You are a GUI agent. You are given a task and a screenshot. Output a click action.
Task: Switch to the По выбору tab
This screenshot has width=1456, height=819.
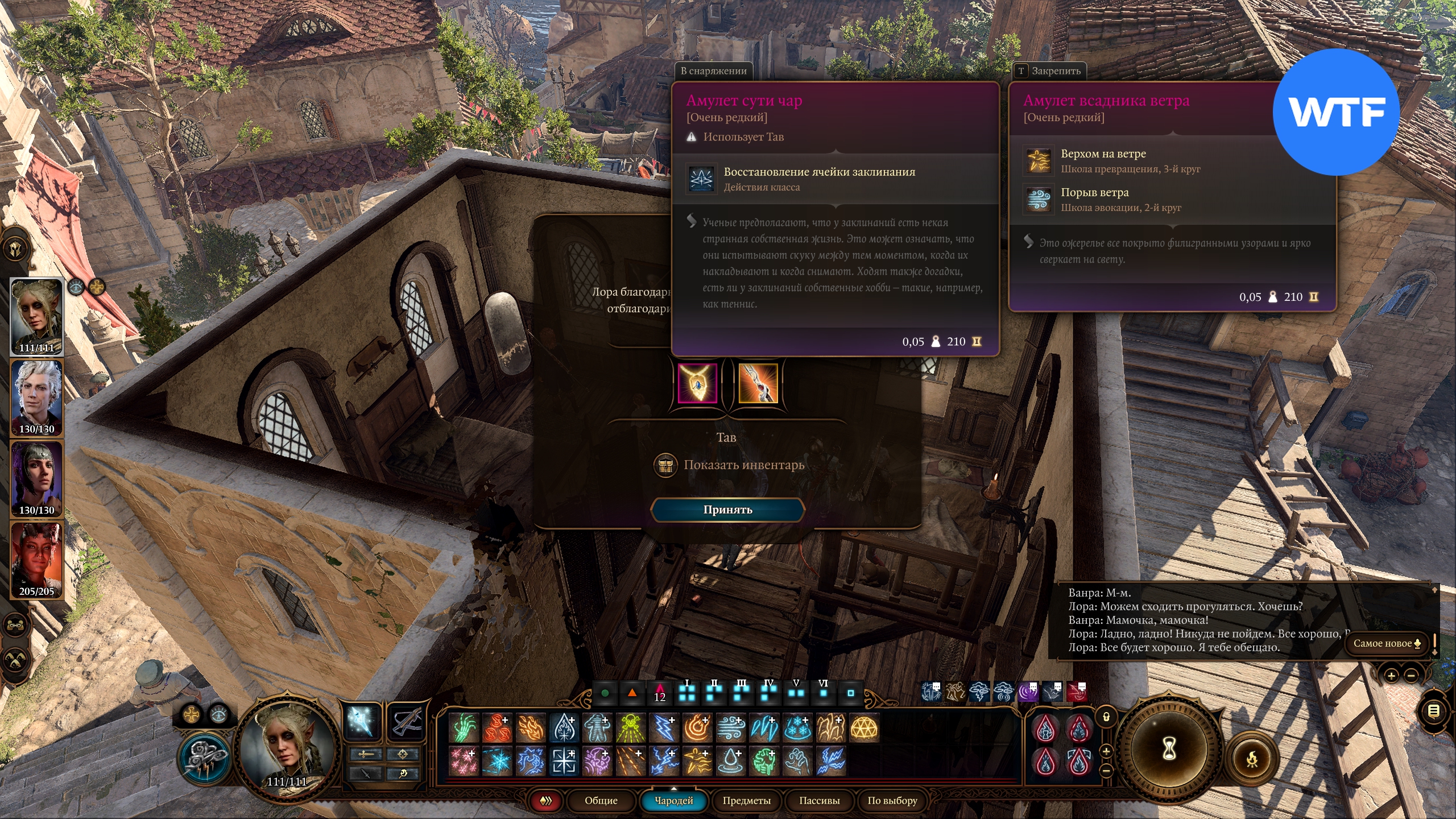[x=892, y=801]
